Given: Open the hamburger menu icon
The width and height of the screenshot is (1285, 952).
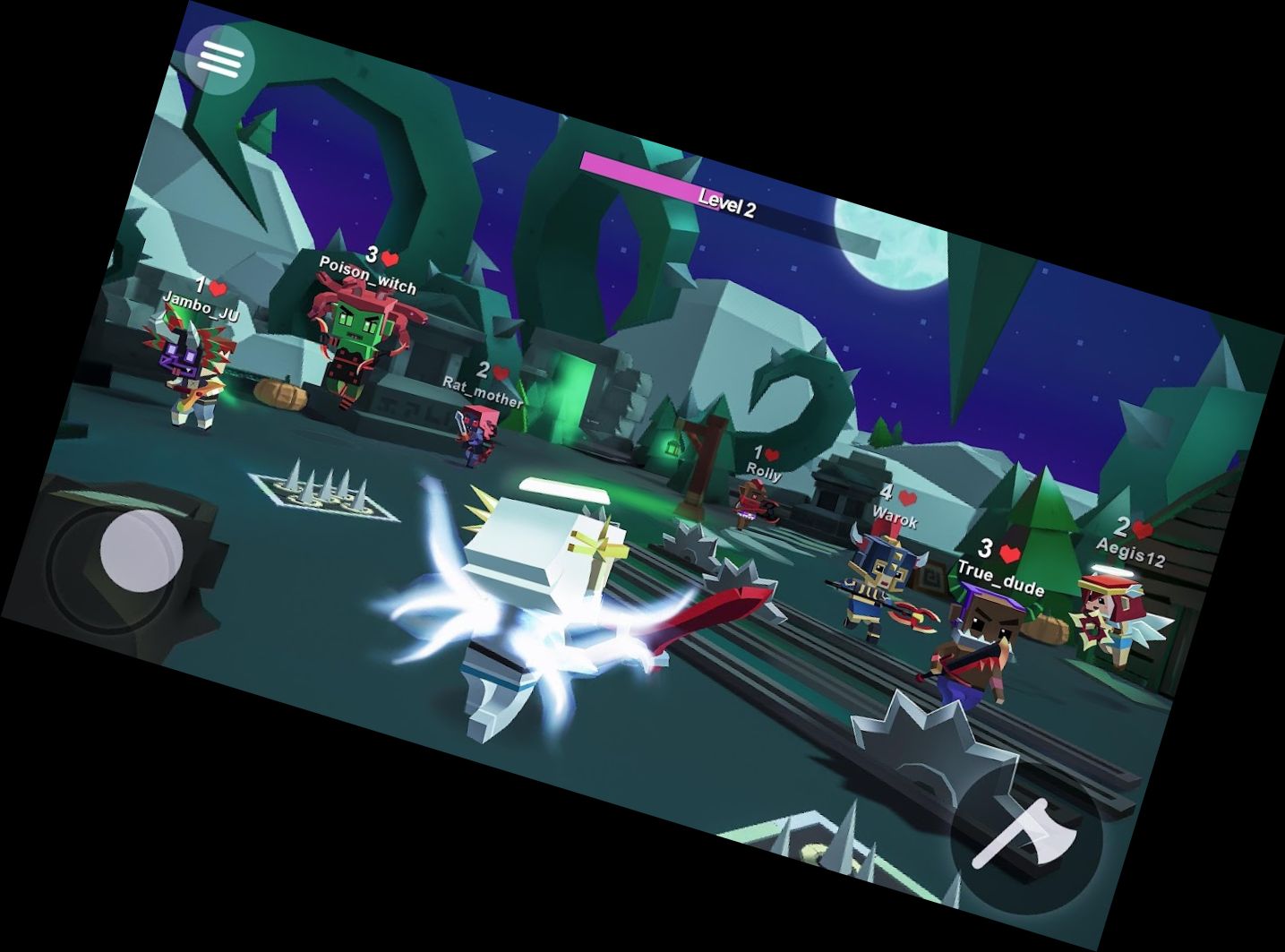Looking at the screenshot, I should 222,59.
